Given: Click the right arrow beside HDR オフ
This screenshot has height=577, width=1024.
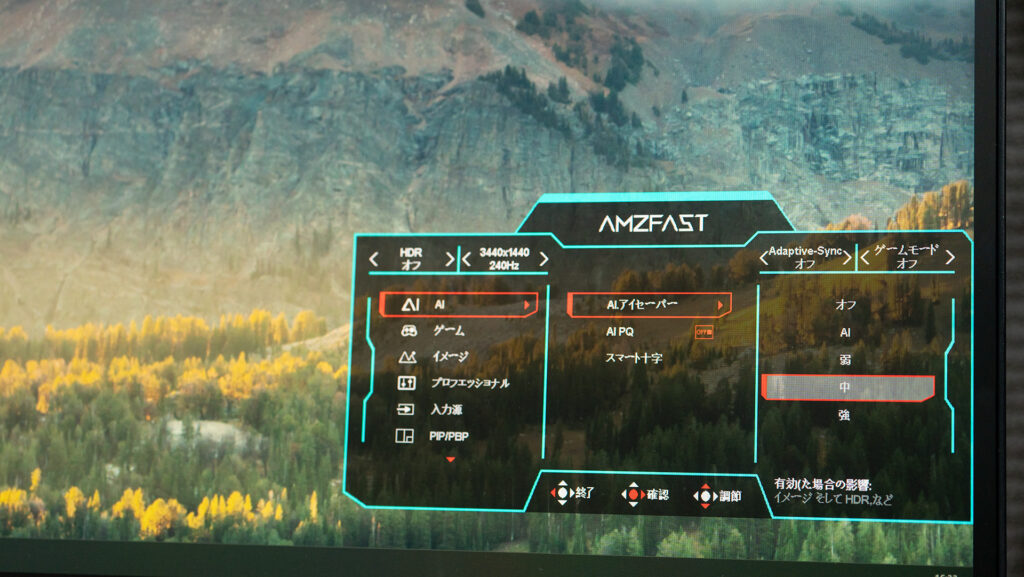Looking at the screenshot, I should (x=450, y=259).
